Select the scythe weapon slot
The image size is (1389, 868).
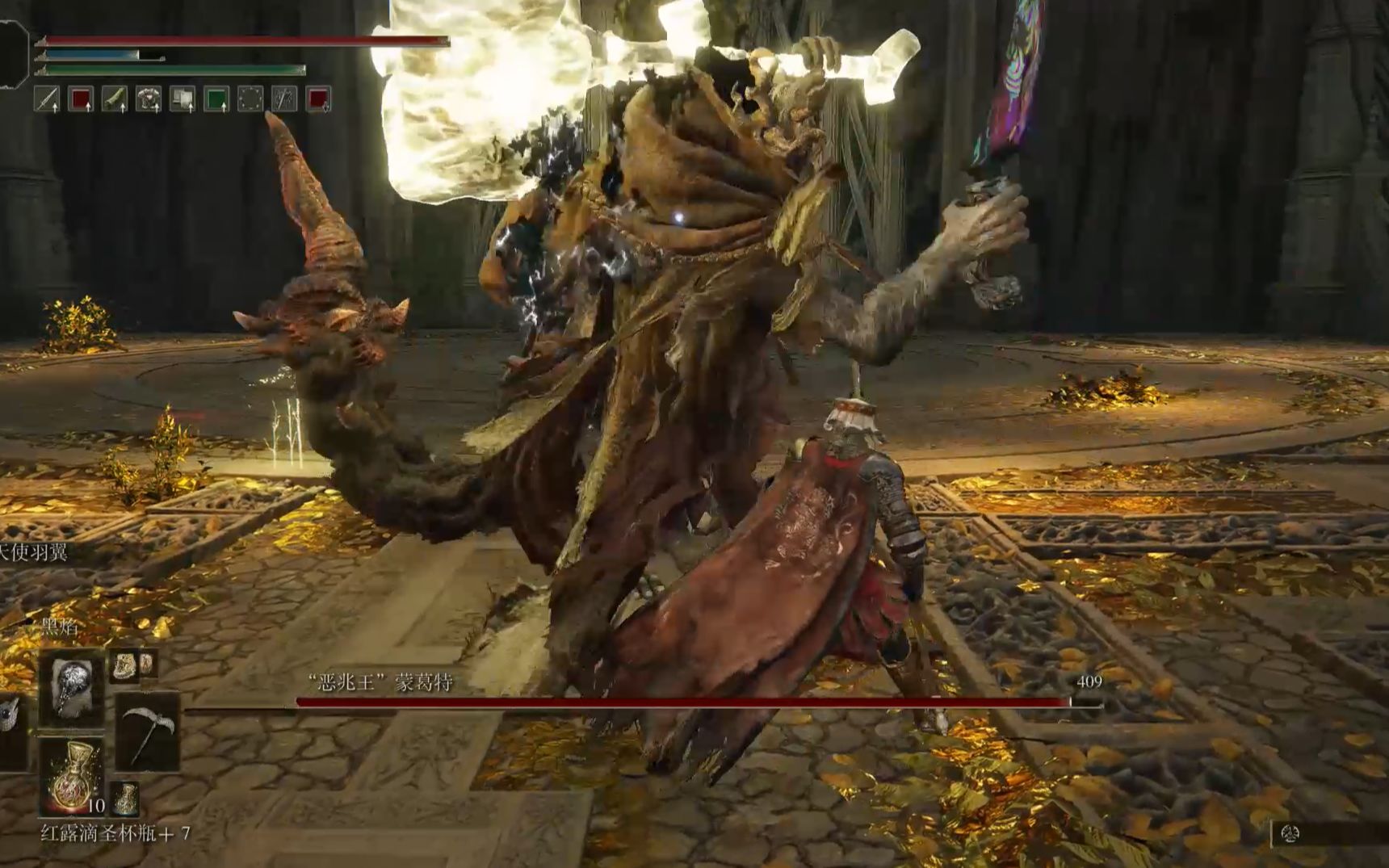[x=145, y=732]
